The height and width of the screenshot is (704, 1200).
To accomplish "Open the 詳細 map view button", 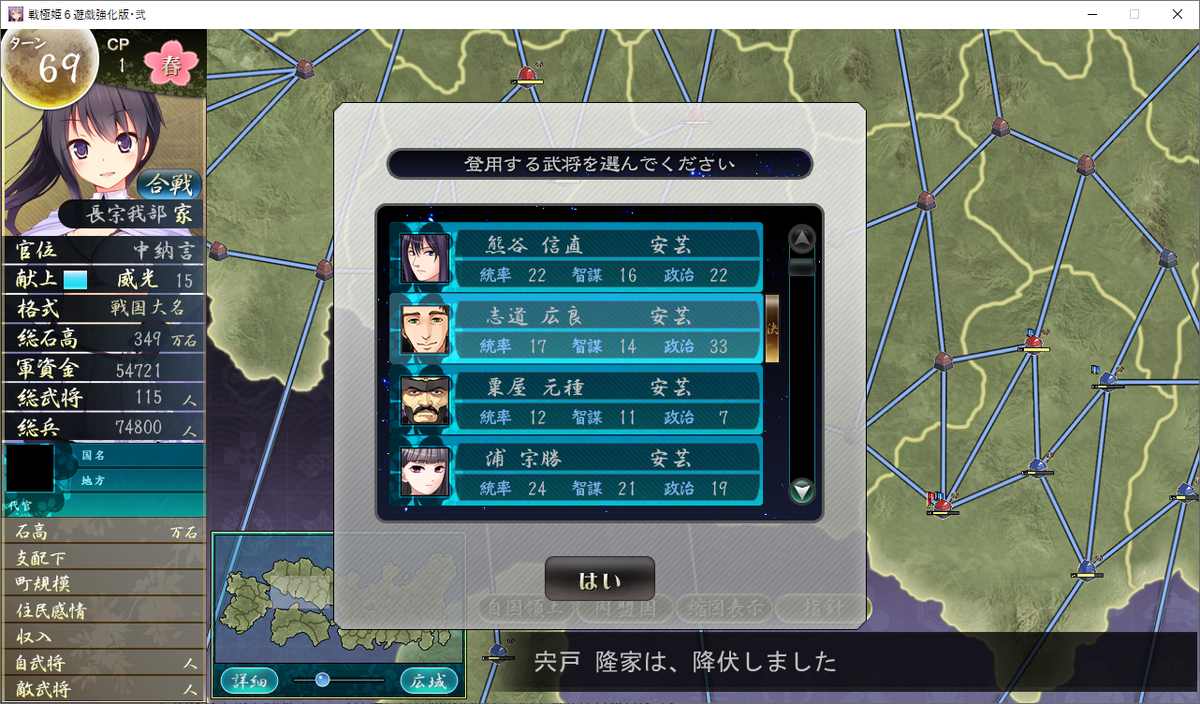I will 250,681.
